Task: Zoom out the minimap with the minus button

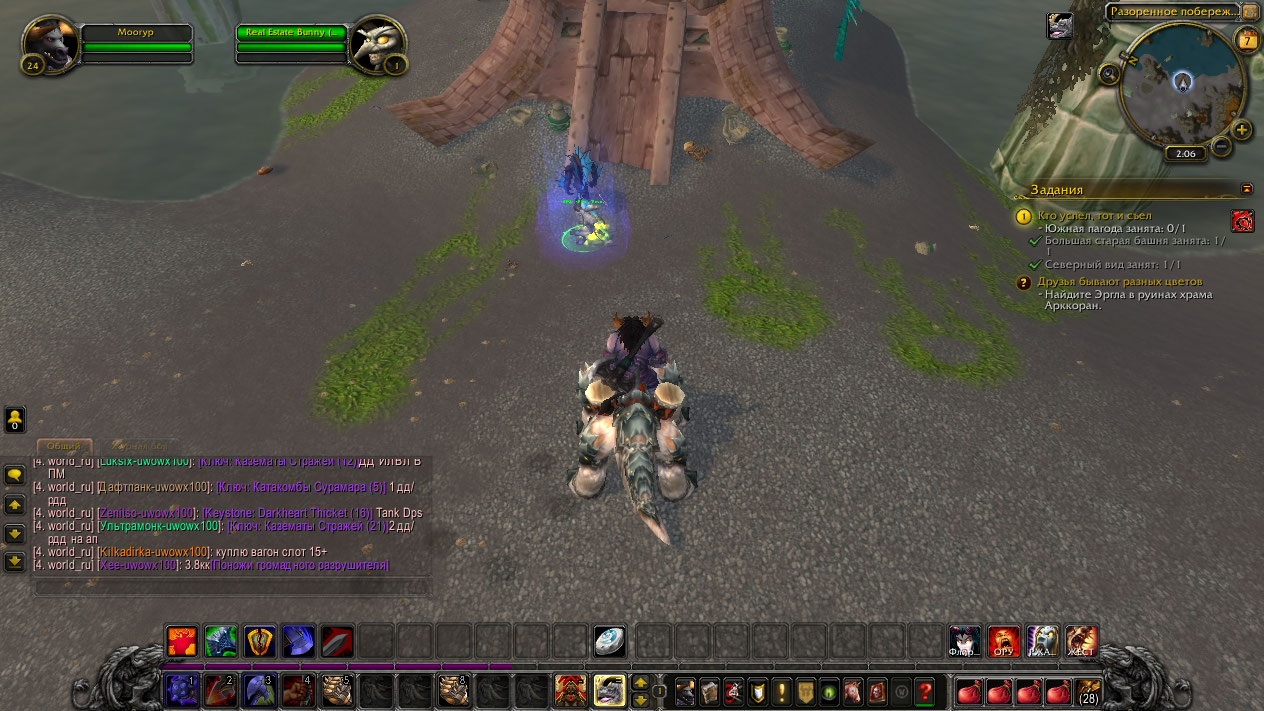Action: pos(1221,146)
